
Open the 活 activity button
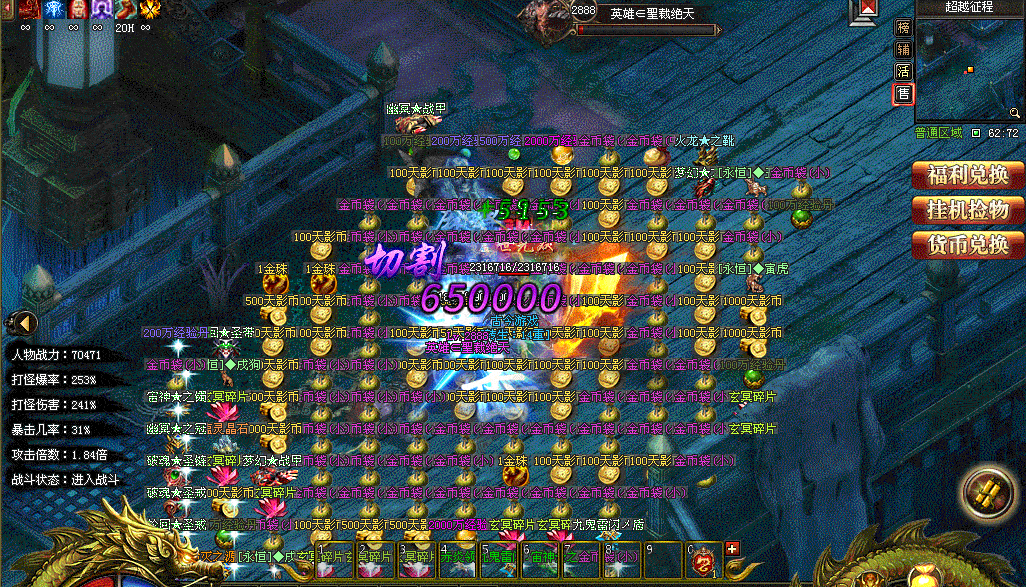(x=903, y=72)
